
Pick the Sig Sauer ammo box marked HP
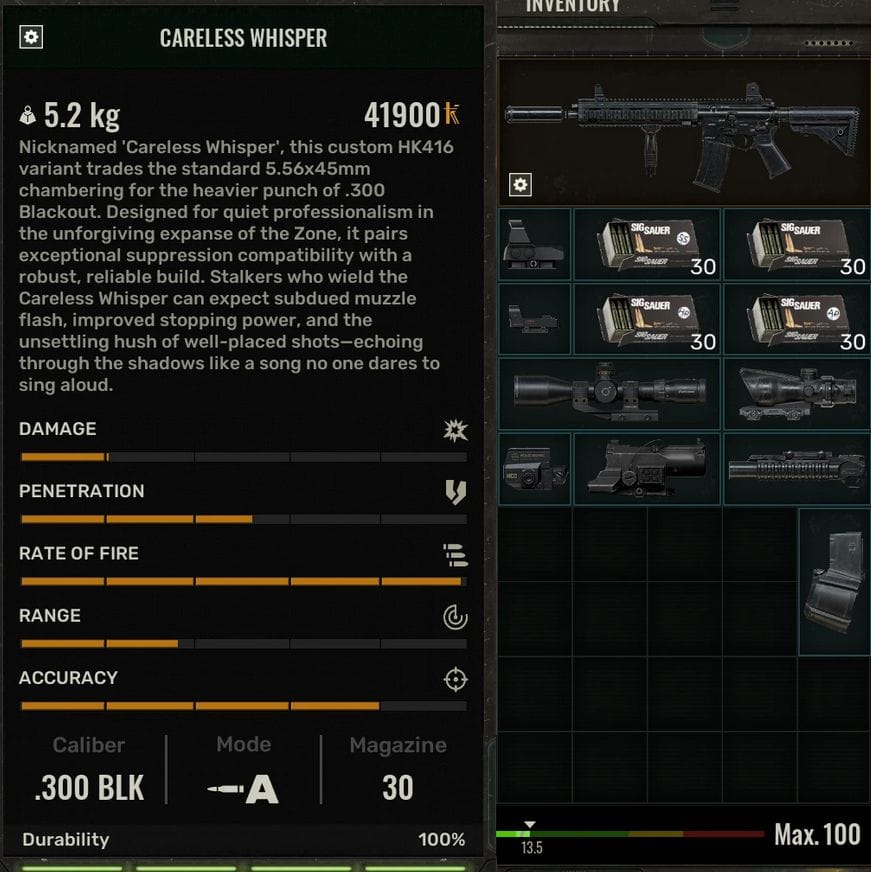click(x=646, y=318)
